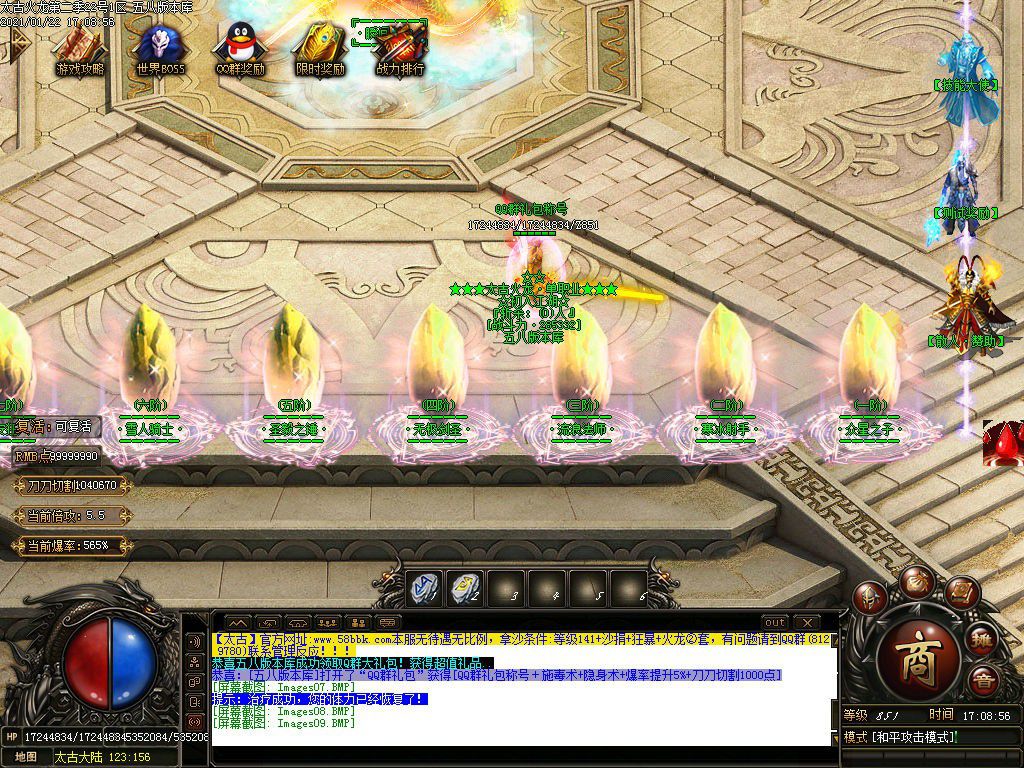Open the skill book round button

pyautogui.click(x=961, y=593)
